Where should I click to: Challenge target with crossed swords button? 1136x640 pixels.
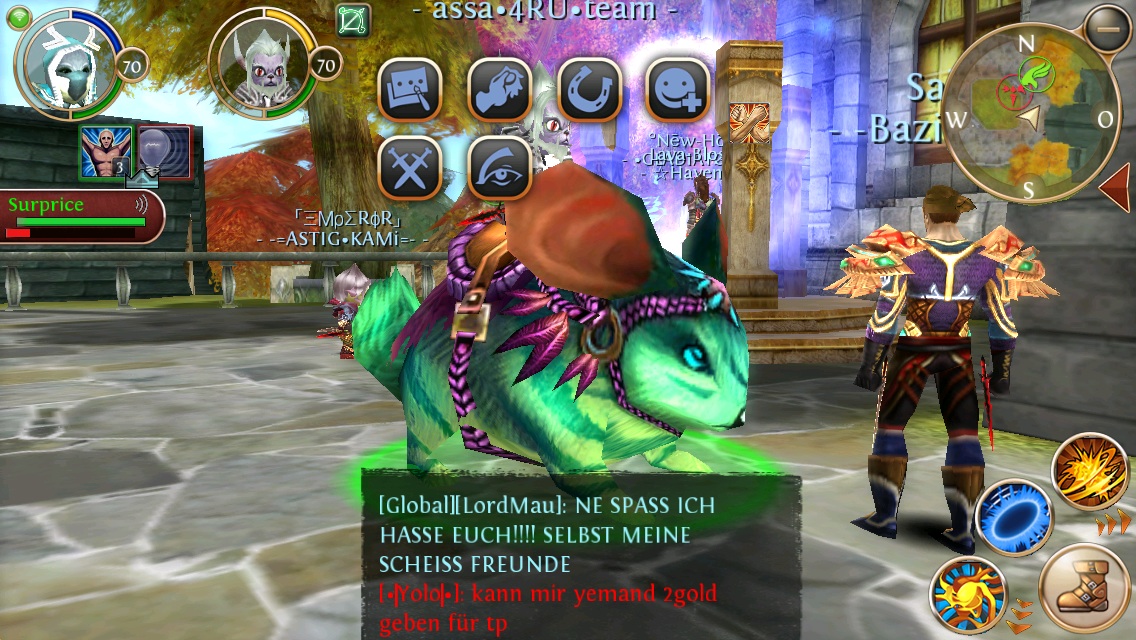410,167
